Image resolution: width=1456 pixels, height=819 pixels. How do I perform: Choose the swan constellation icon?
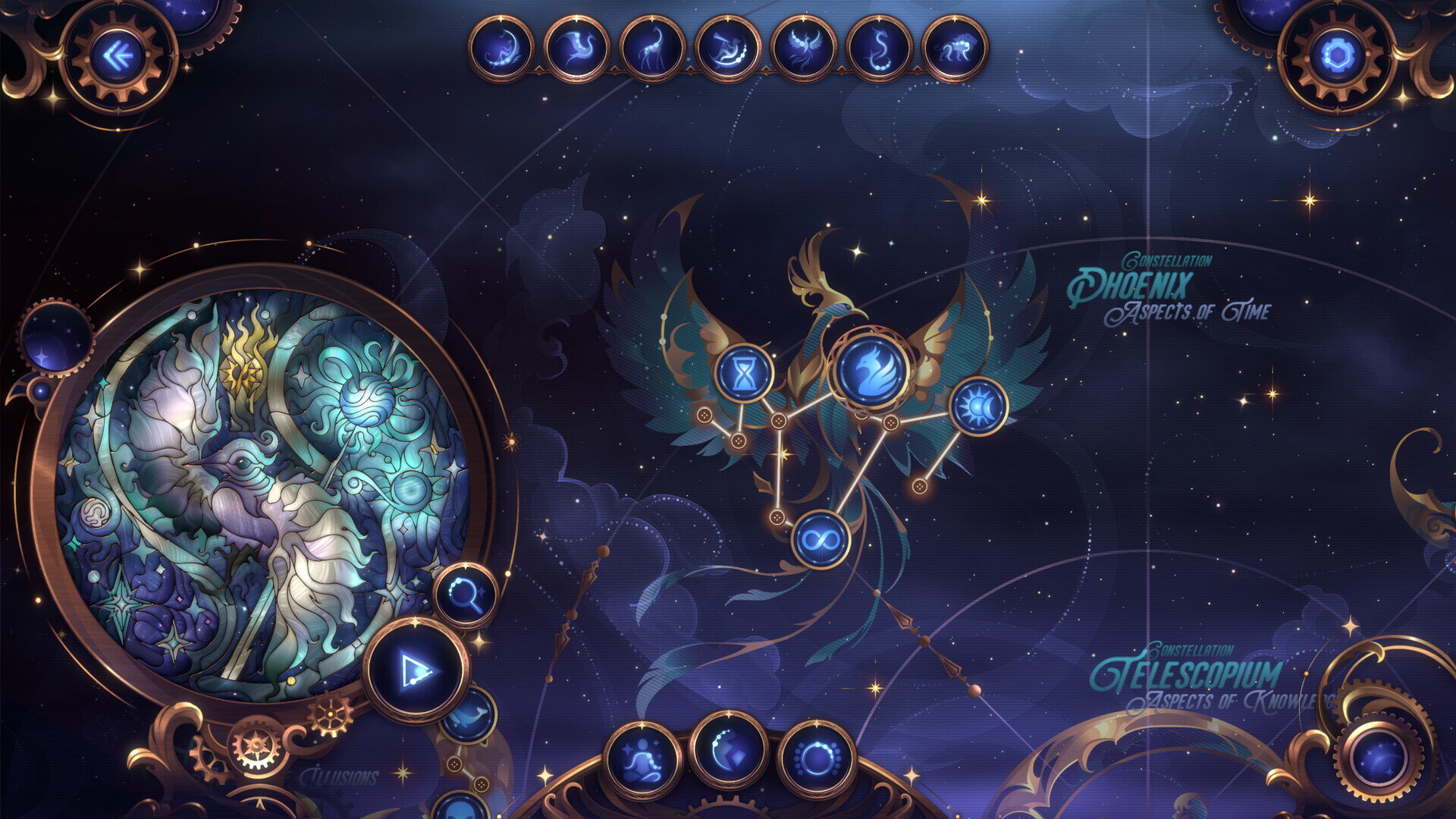click(576, 49)
